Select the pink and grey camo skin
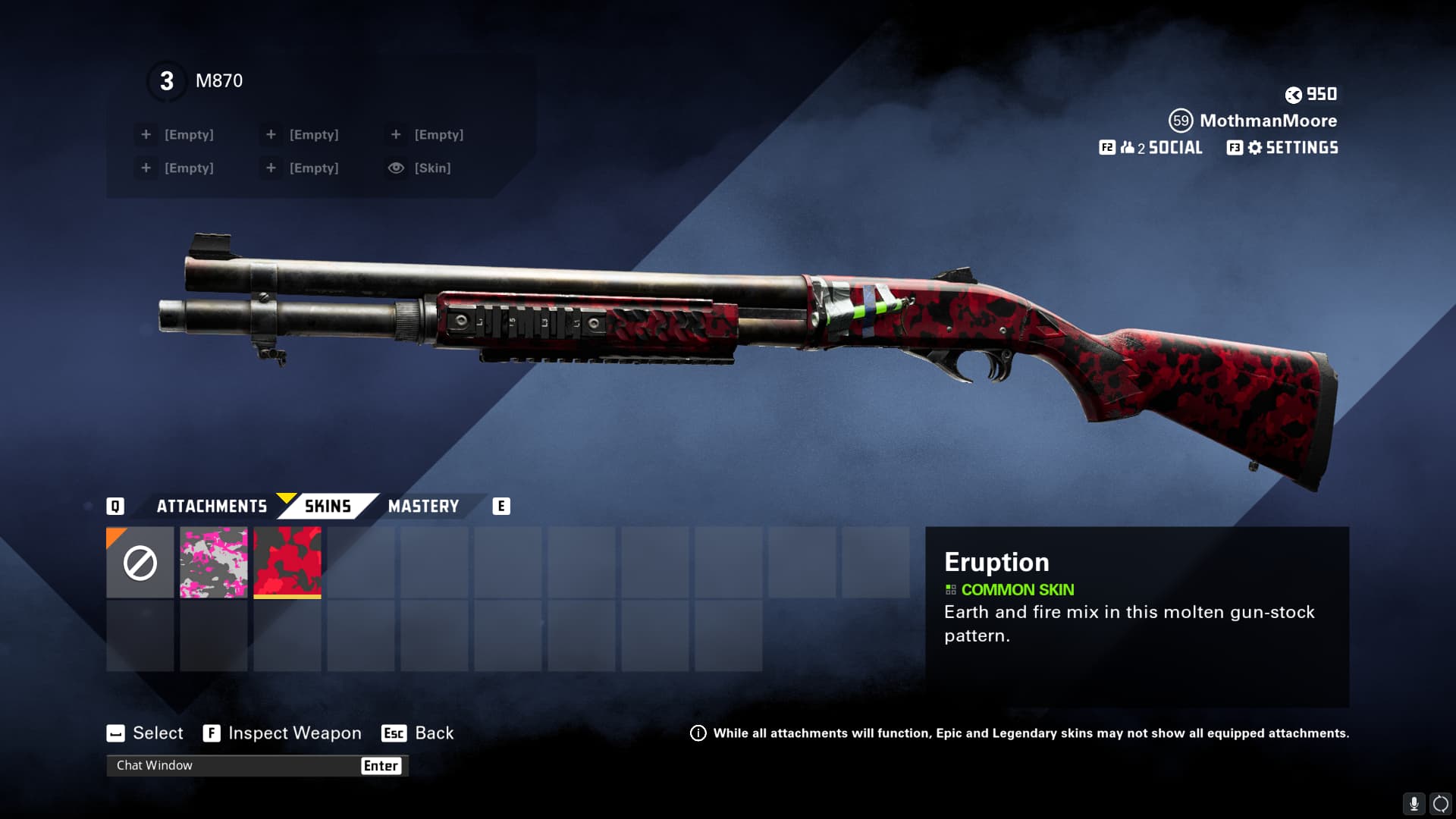This screenshot has width=1456, height=819. click(x=214, y=563)
